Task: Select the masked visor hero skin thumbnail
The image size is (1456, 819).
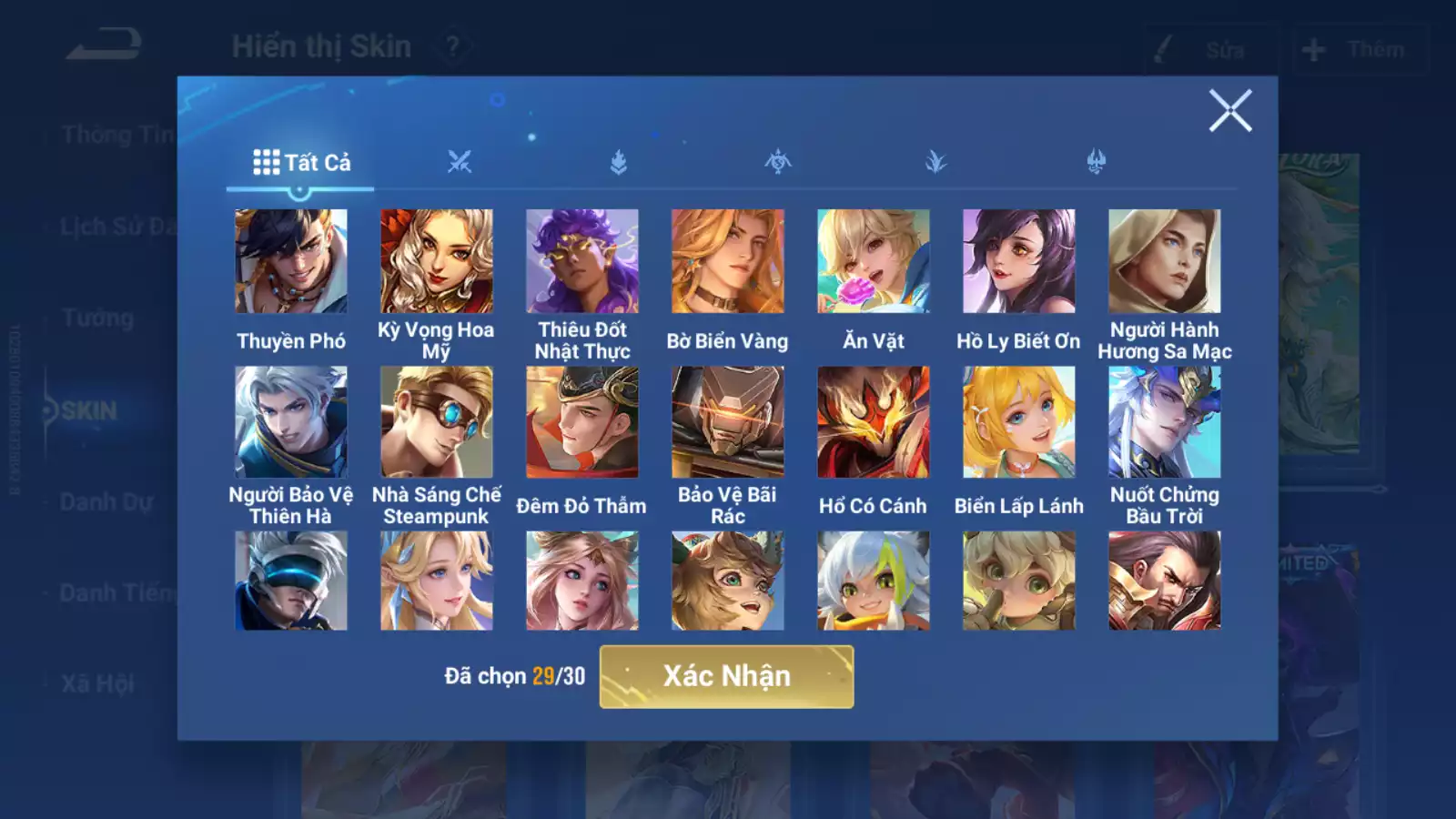Action: [291, 581]
